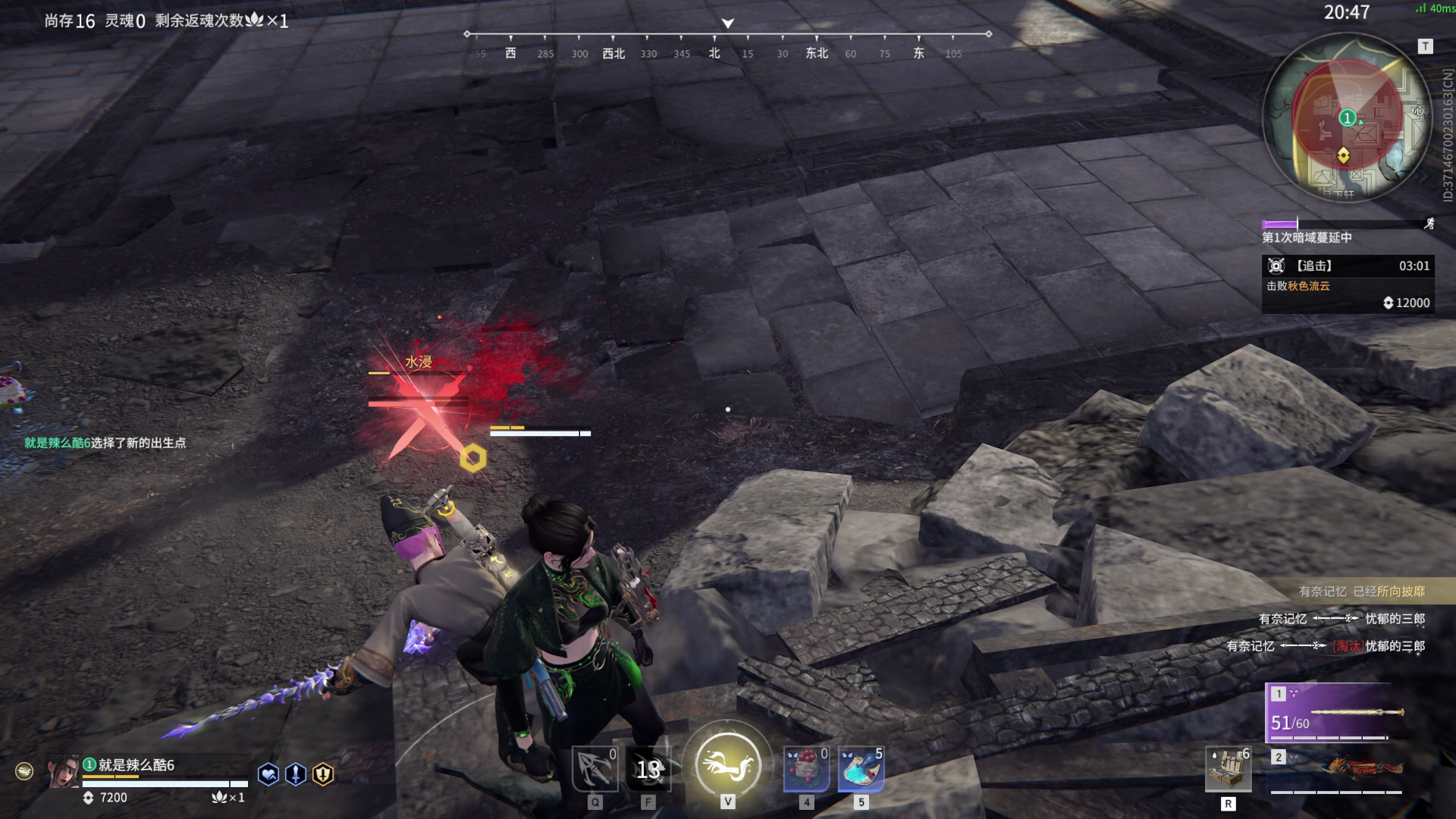Select the blue heart buff icon

[x=268, y=774]
